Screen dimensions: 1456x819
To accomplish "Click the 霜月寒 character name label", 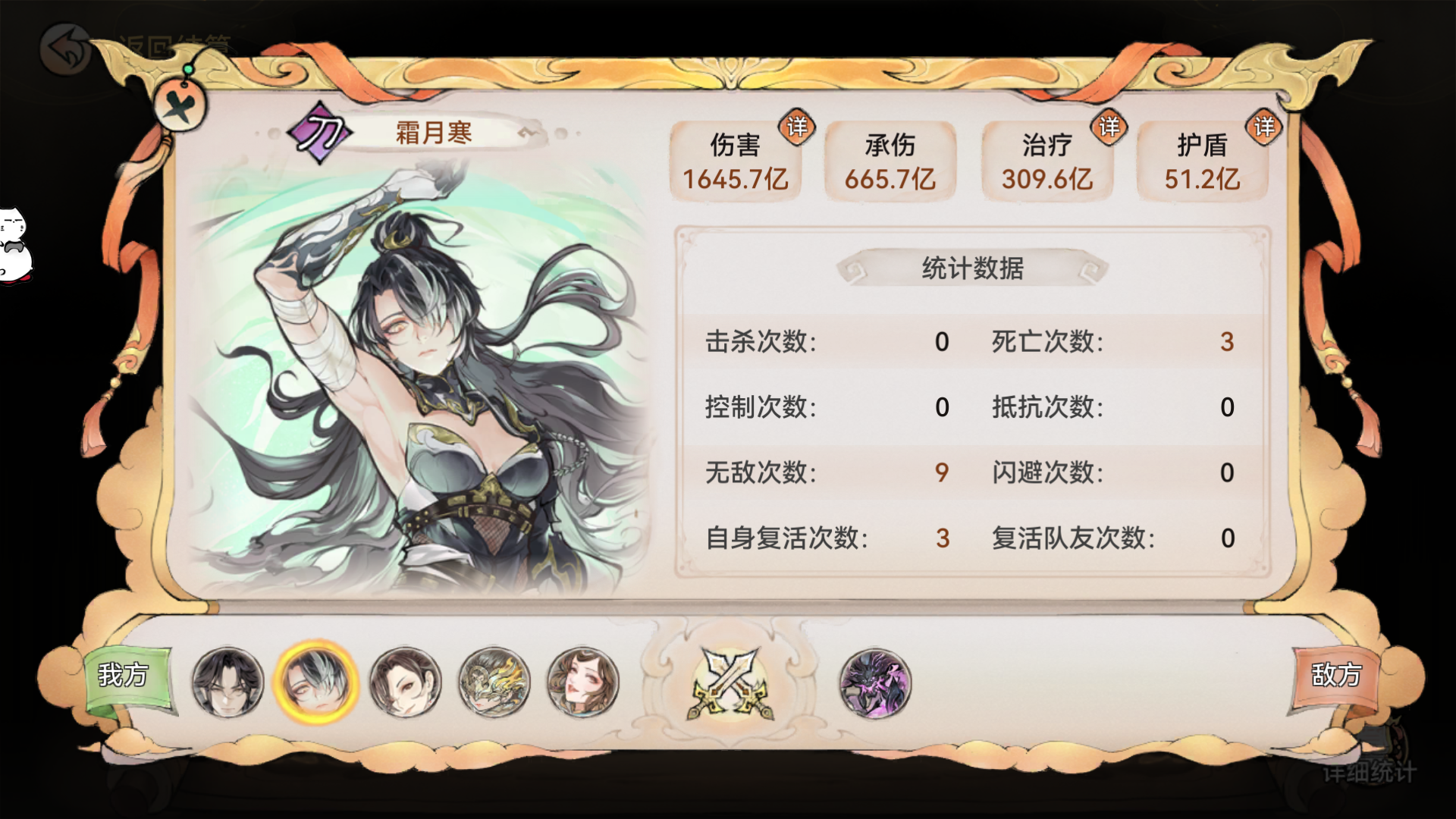I will pos(435,132).
